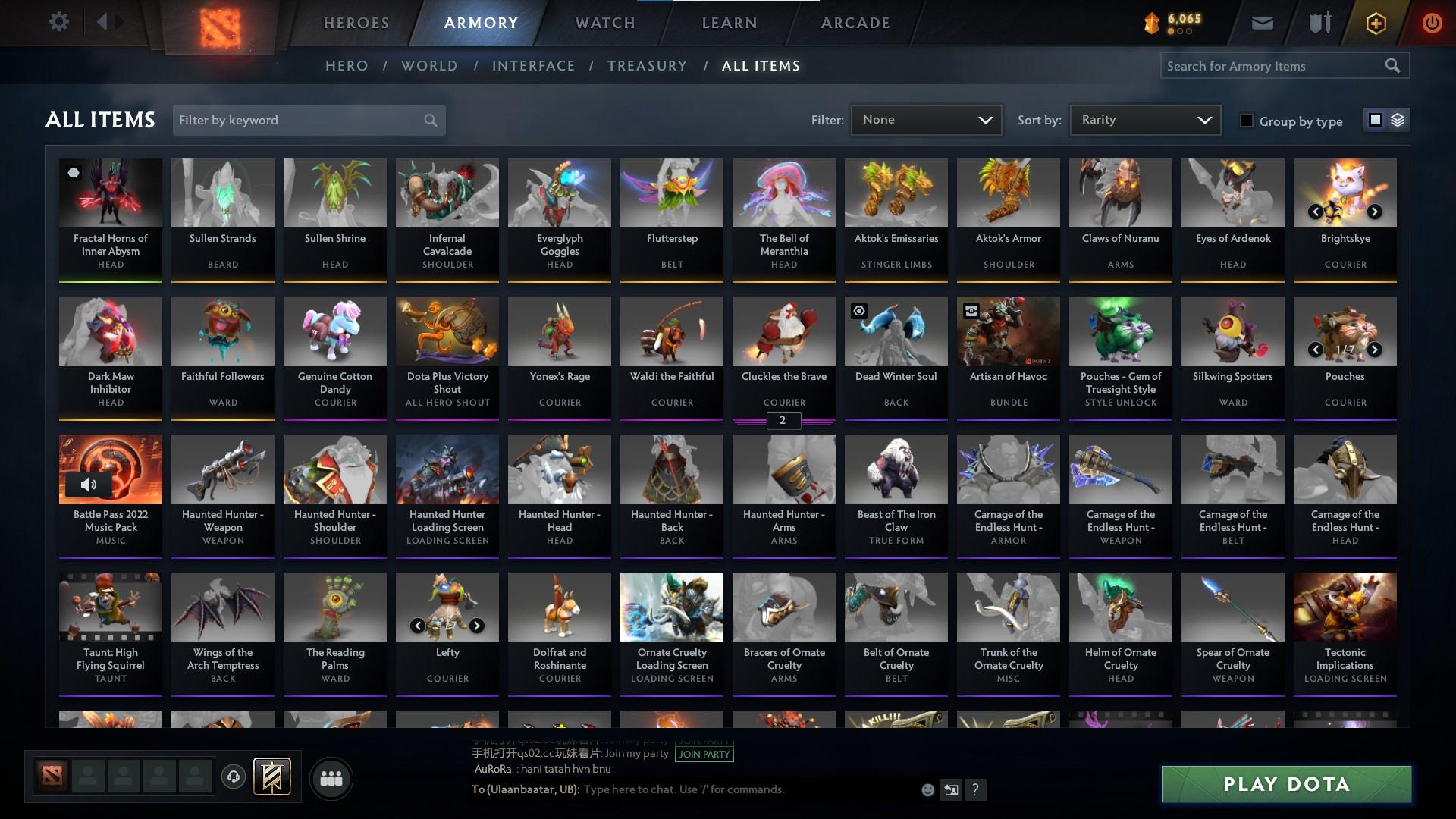Click the JOIN PARTY link in chat
This screenshot has height=819, width=1456.
[x=704, y=754]
